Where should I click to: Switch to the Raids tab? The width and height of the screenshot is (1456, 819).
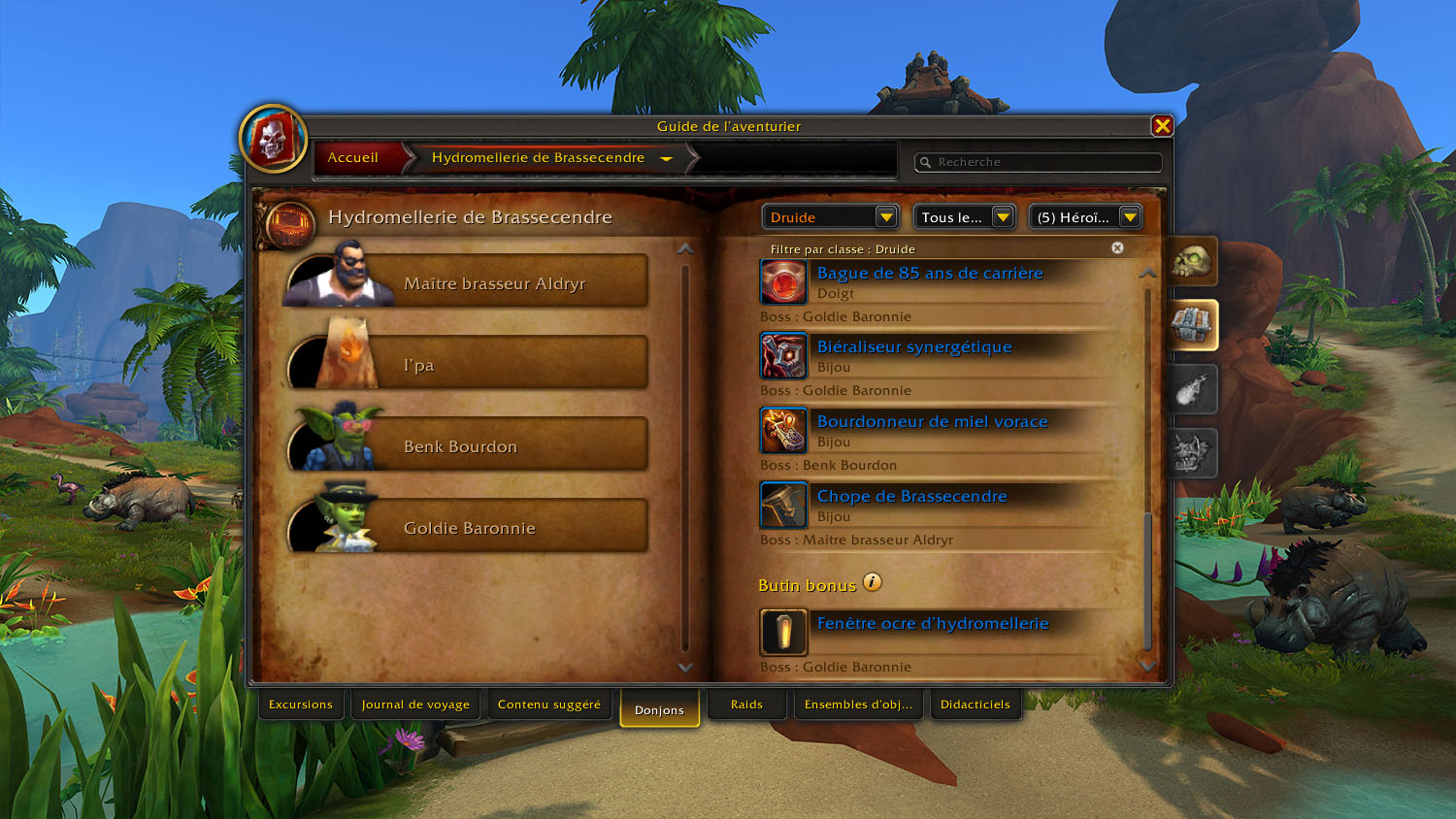coord(746,704)
